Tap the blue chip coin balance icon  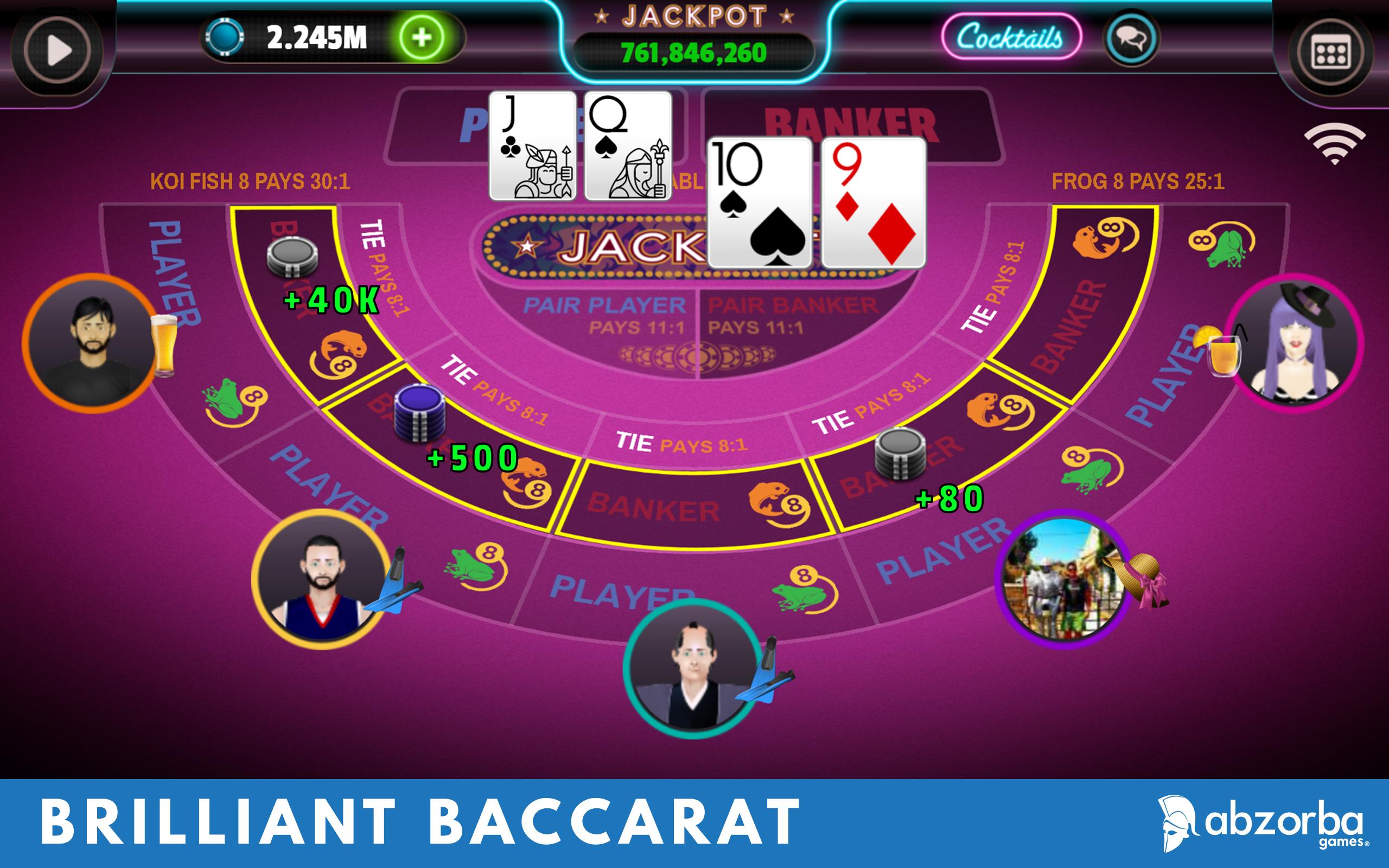pos(226,37)
